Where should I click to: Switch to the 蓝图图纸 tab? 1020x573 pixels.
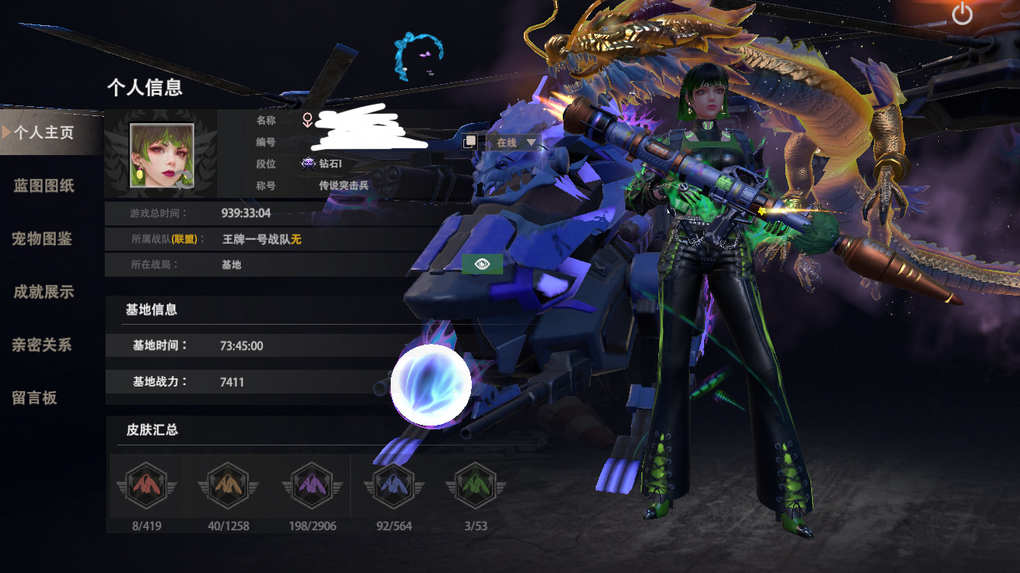pos(44,186)
